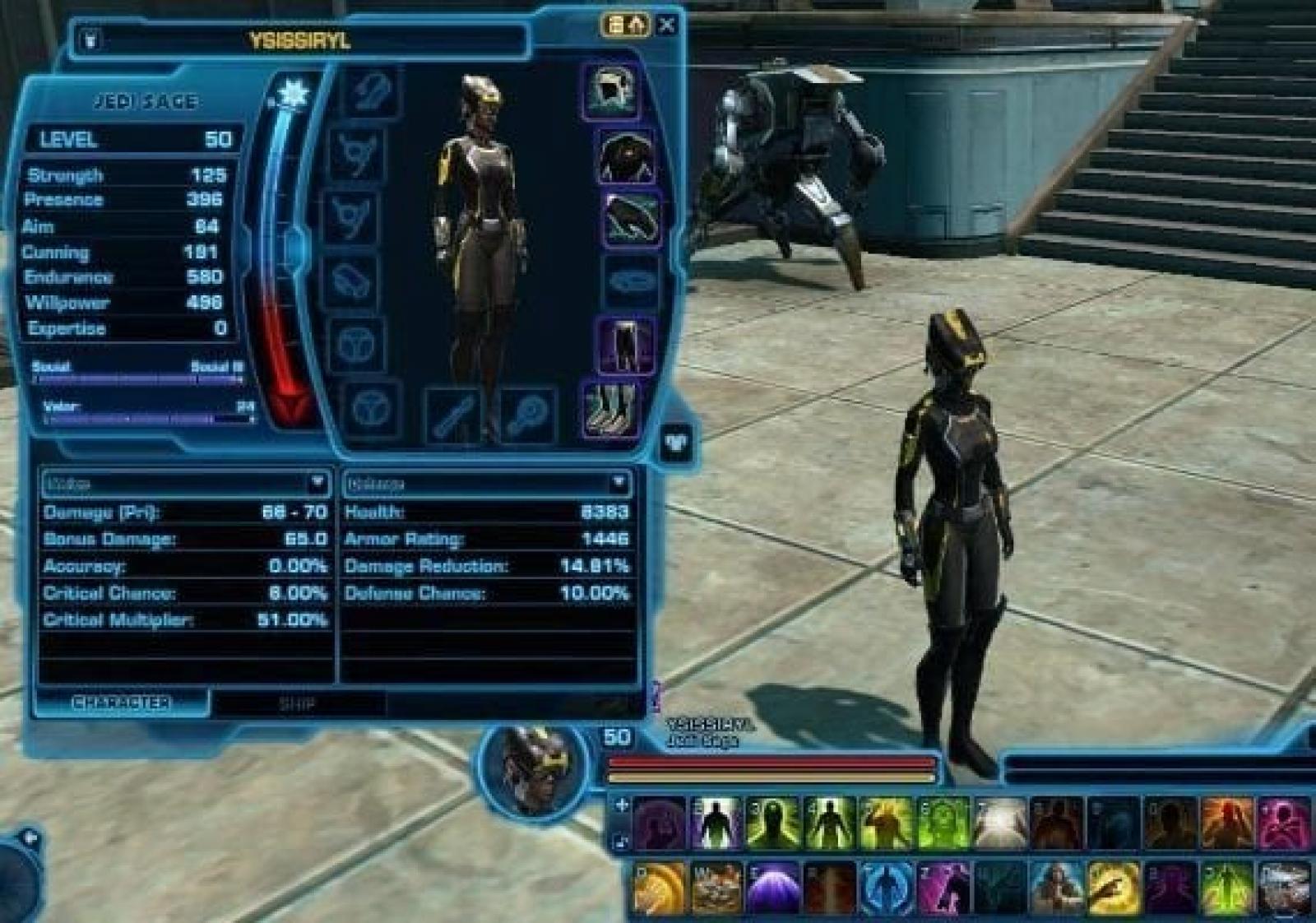The width and height of the screenshot is (1316, 923).
Task: Select the equipped leg armor slot
Action: click(x=623, y=346)
